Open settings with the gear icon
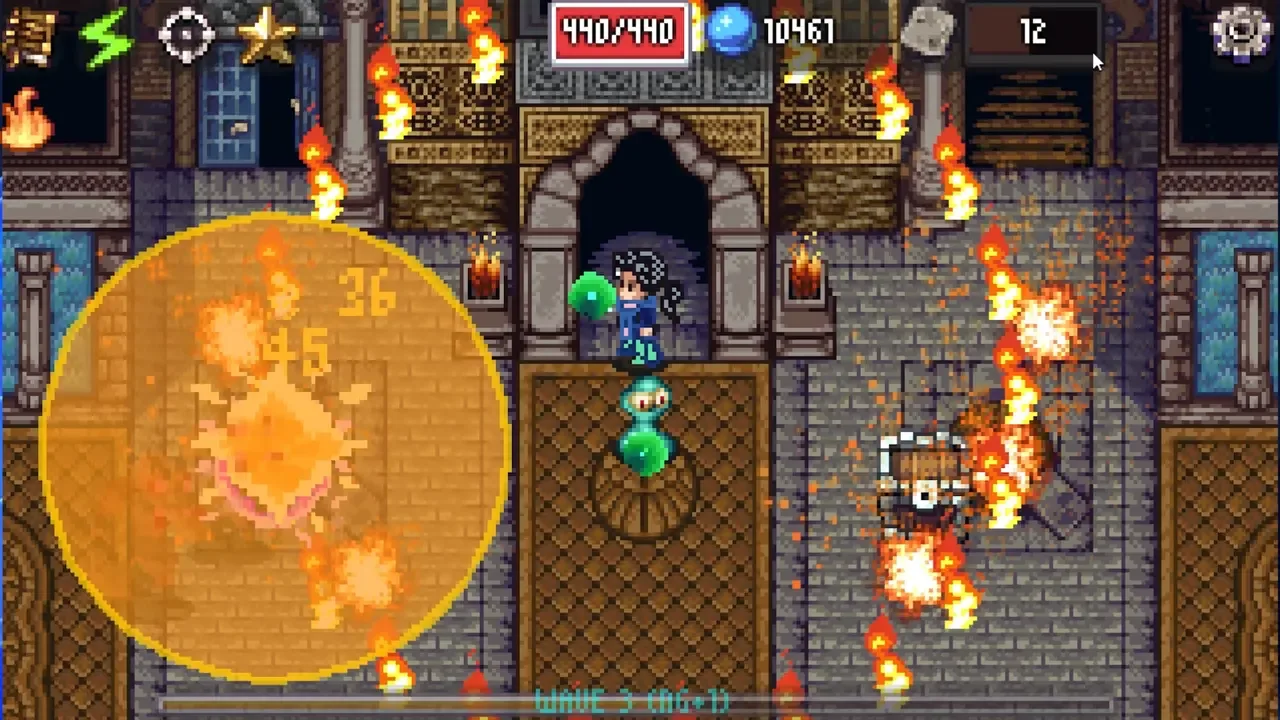The image size is (1280, 720). (x=1240, y=31)
